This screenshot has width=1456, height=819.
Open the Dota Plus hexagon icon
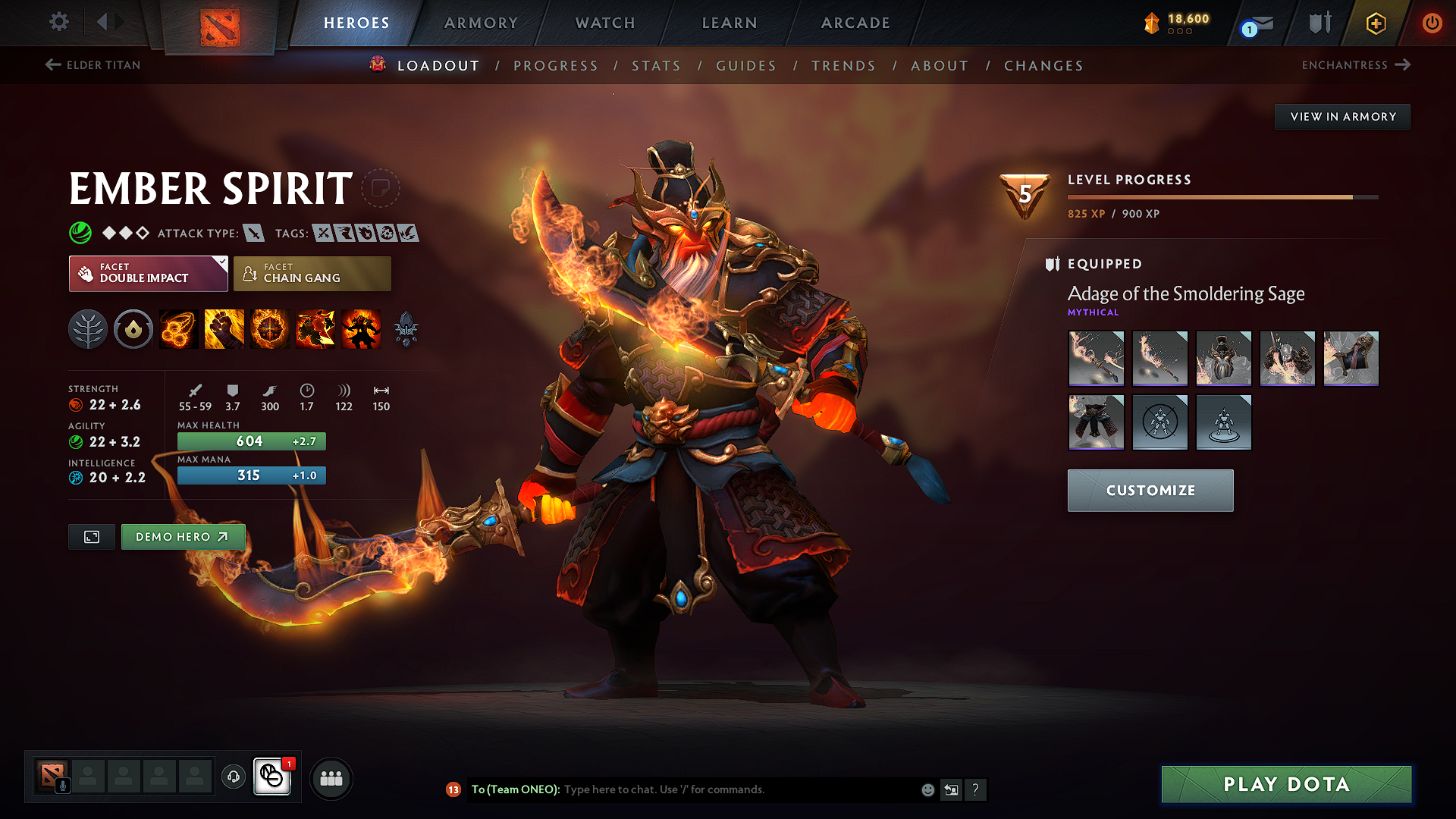[1375, 23]
